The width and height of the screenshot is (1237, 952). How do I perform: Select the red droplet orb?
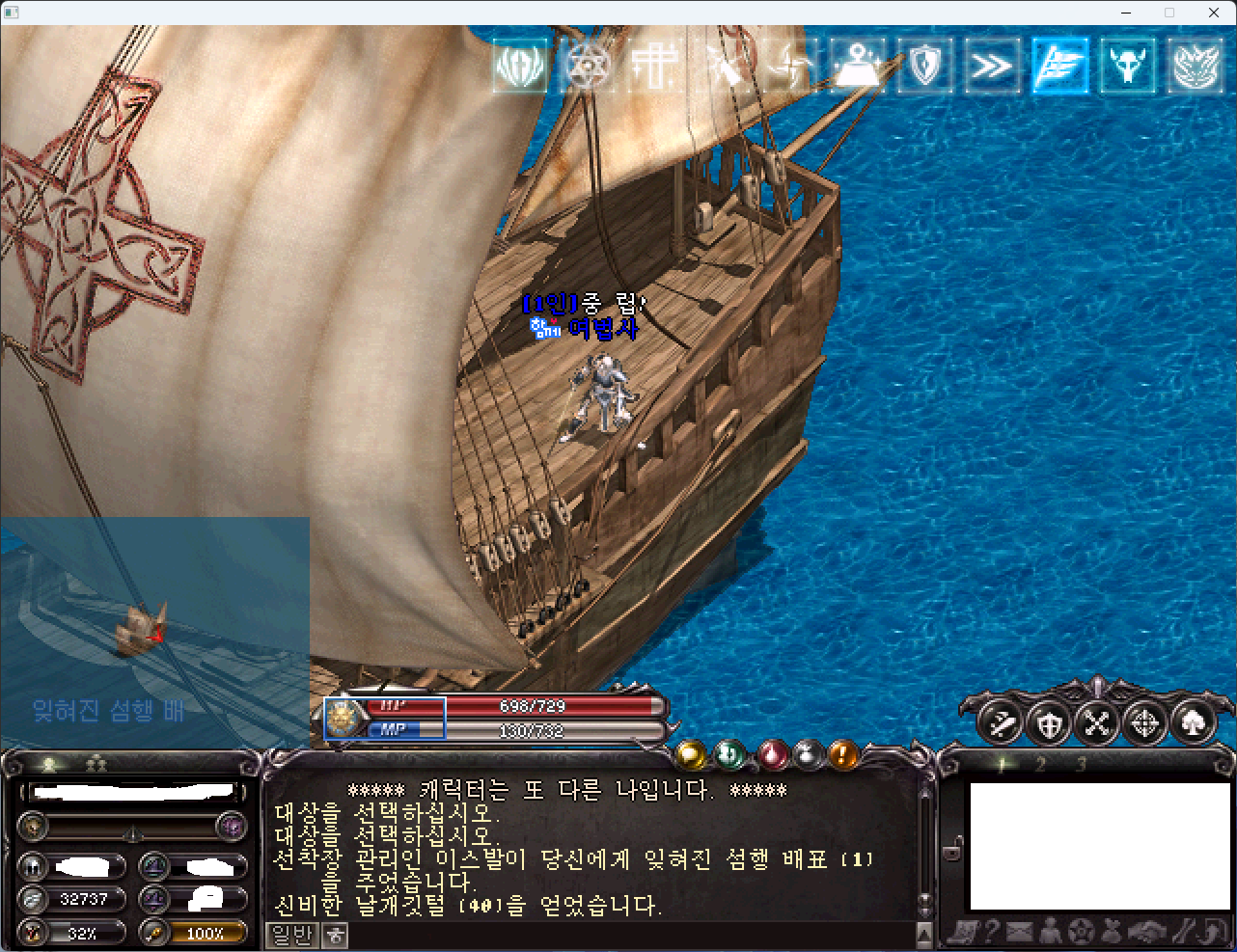[x=772, y=754]
